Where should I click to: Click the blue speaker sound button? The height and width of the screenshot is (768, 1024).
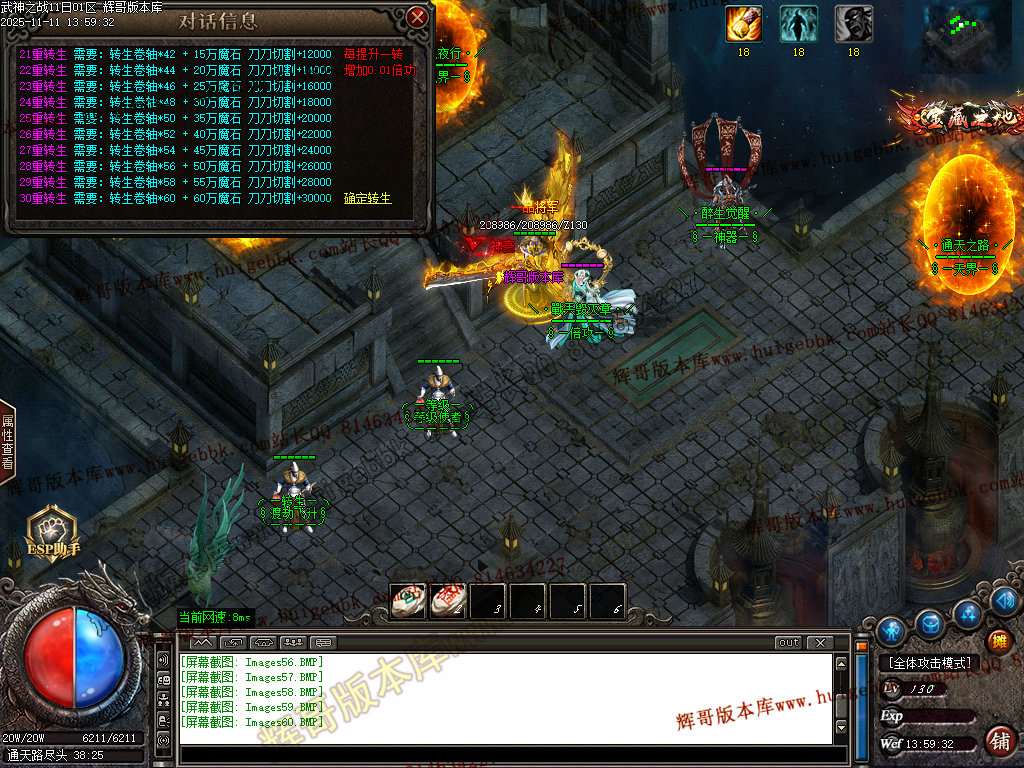(x=1005, y=600)
